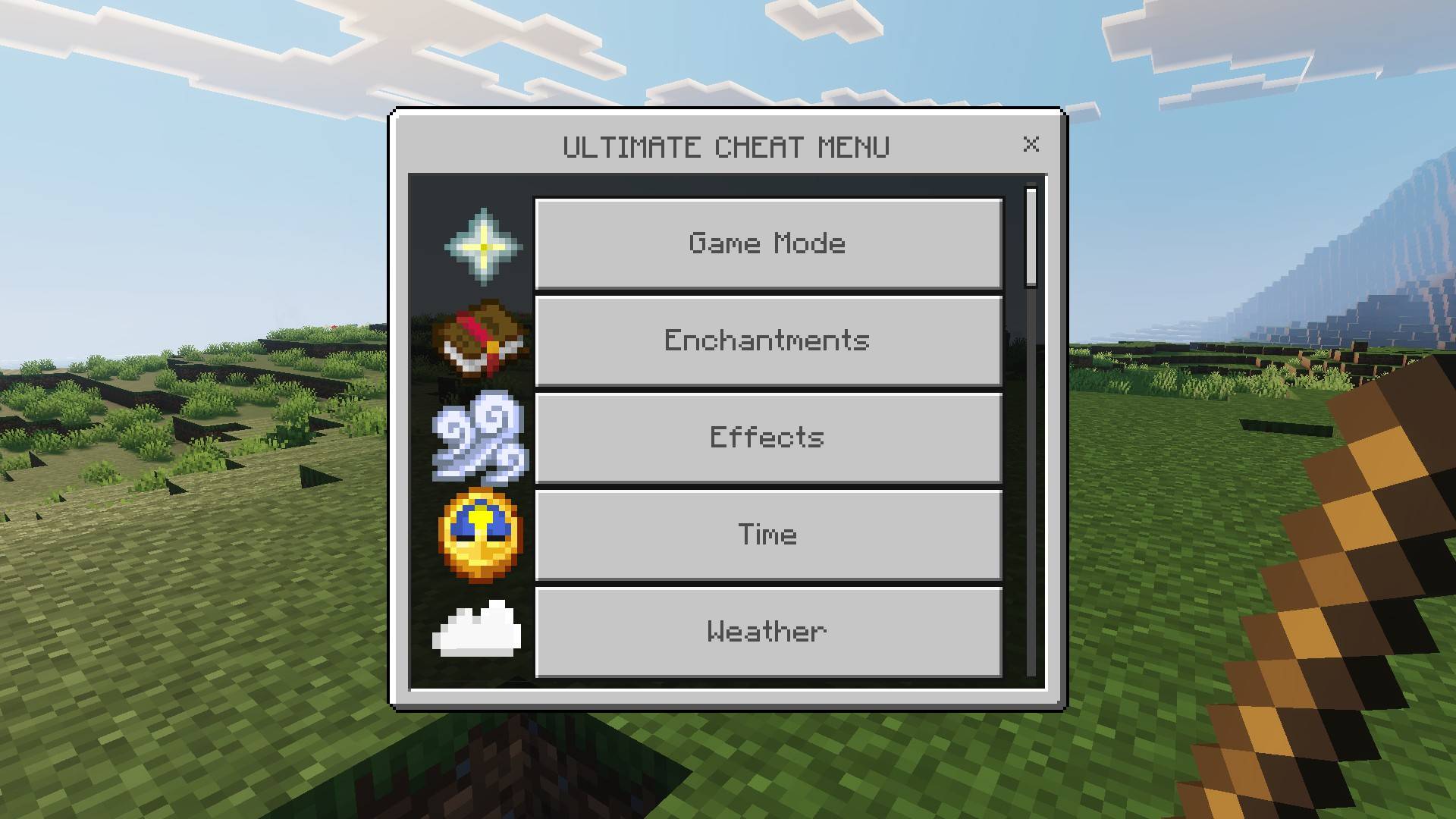The width and height of the screenshot is (1456, 819).
Task: Click the ULTIMATE CHEAT MENU title text
Action: click(x=726, y=146)
